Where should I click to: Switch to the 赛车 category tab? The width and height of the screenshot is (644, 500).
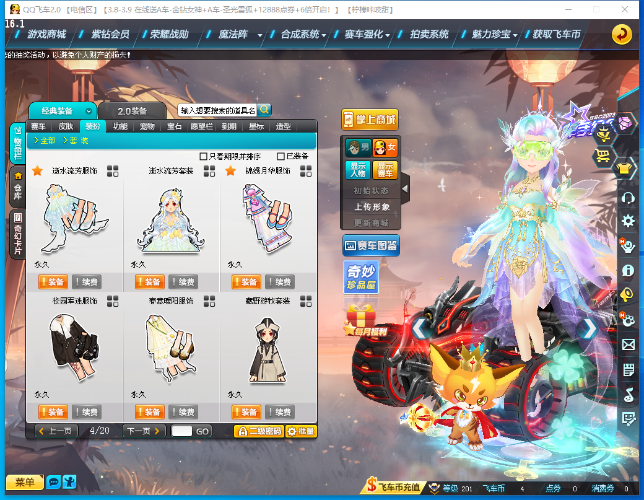click(39, 127)
